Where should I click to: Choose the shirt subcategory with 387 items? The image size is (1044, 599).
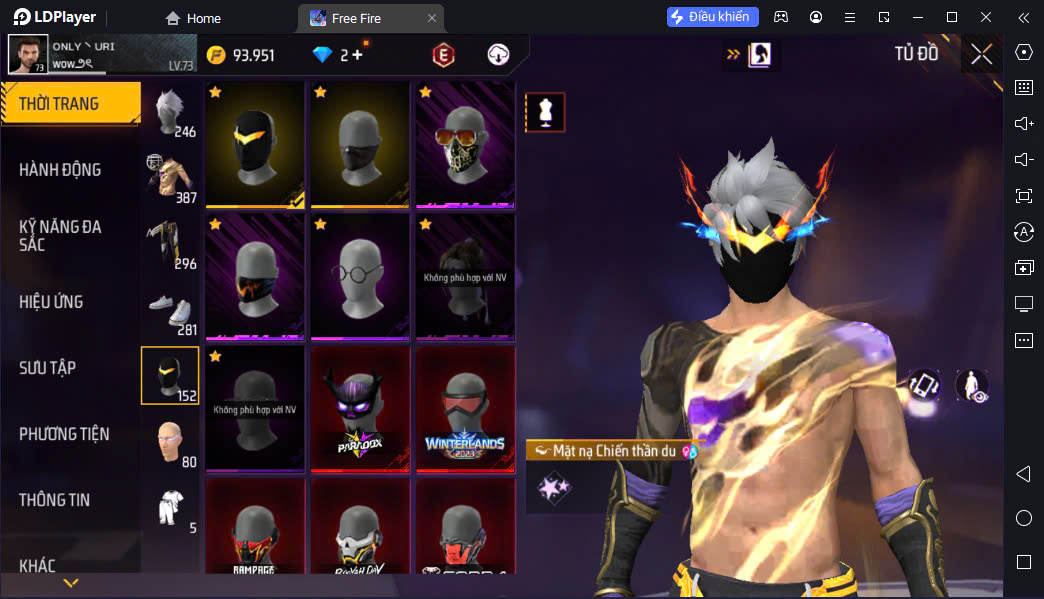click(170, 178)
